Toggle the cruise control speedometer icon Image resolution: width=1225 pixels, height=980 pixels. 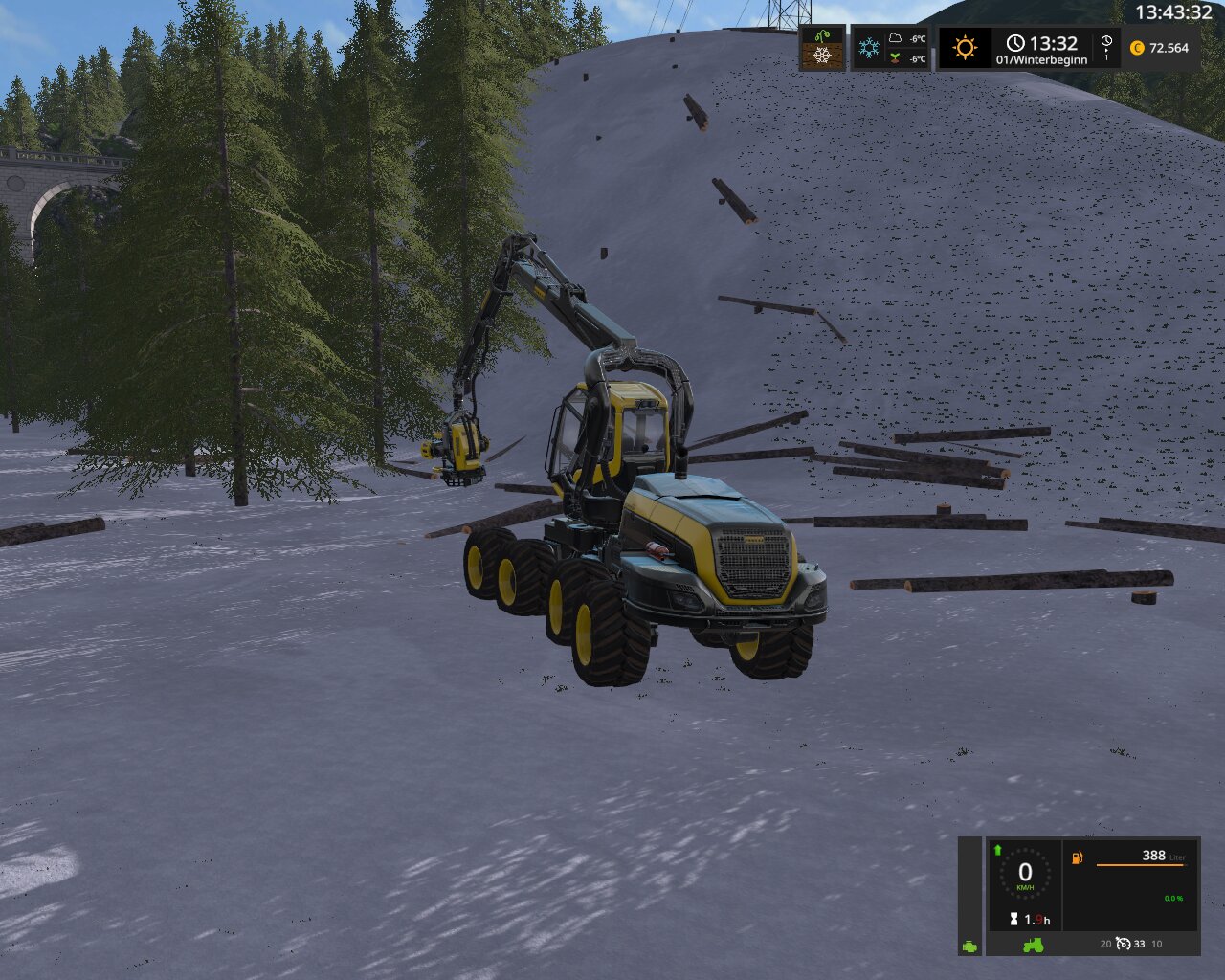(x=1124, y=944)
